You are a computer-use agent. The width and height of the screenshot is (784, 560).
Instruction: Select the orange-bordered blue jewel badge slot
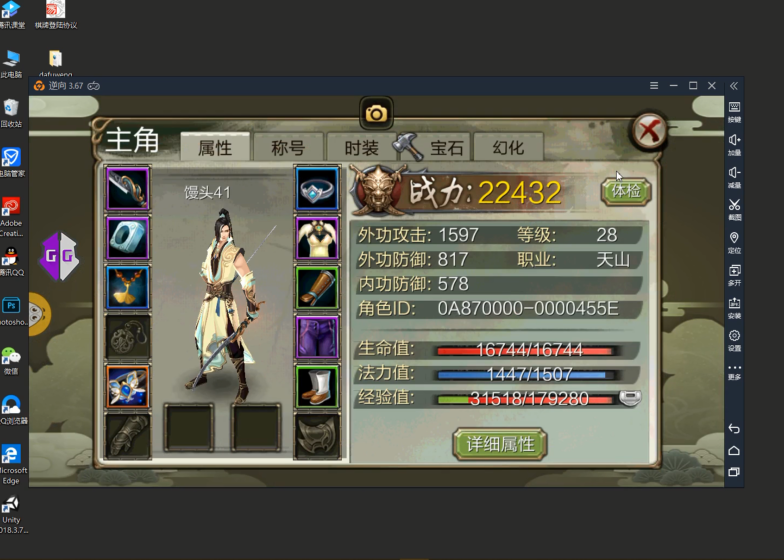pyautogui.click(x=128, y=386)
